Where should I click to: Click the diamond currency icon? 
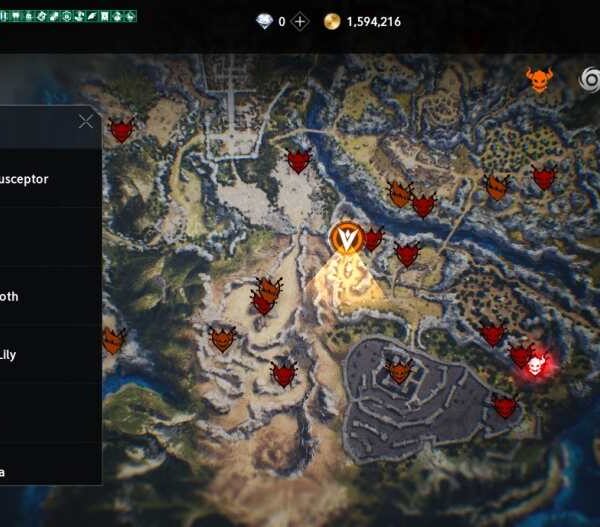click(x=265, y=21)
